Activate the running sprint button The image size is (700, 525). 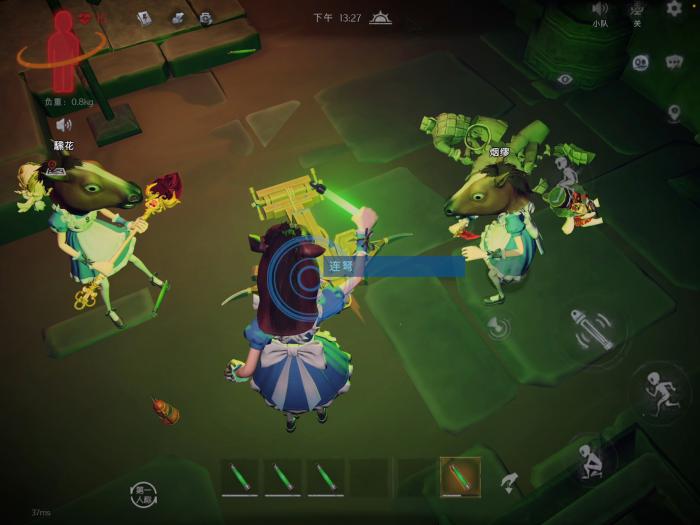point(659,391)
